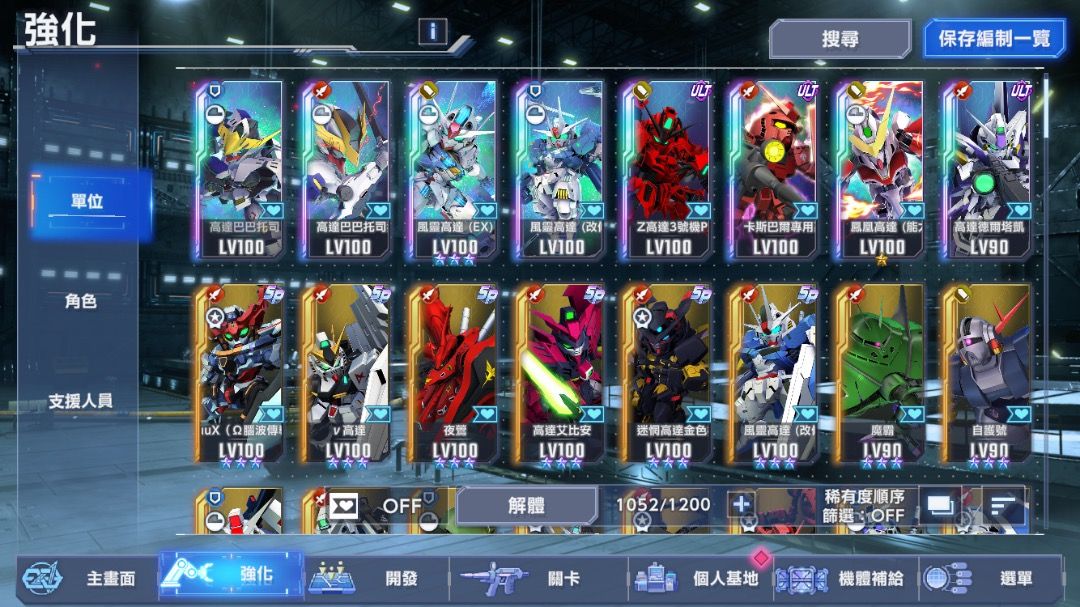The height and width of the screenshot is (607, 1080).
Task: Expand unit capacity with plus button
Action: pyautogui.click(x=741, y=505)
